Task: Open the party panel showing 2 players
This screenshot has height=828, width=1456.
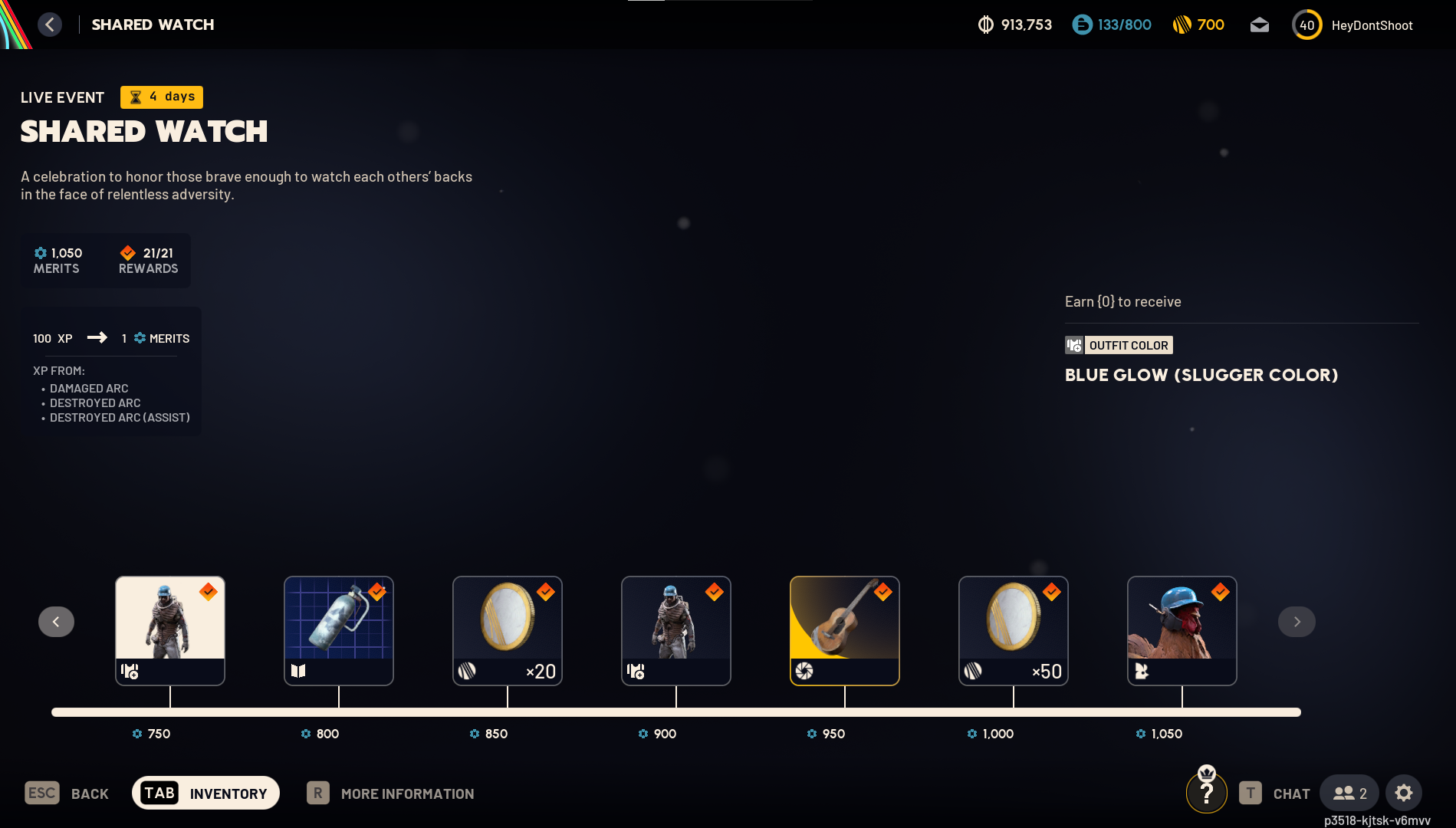Action: pyautogui.click(x=1349, y=793)
